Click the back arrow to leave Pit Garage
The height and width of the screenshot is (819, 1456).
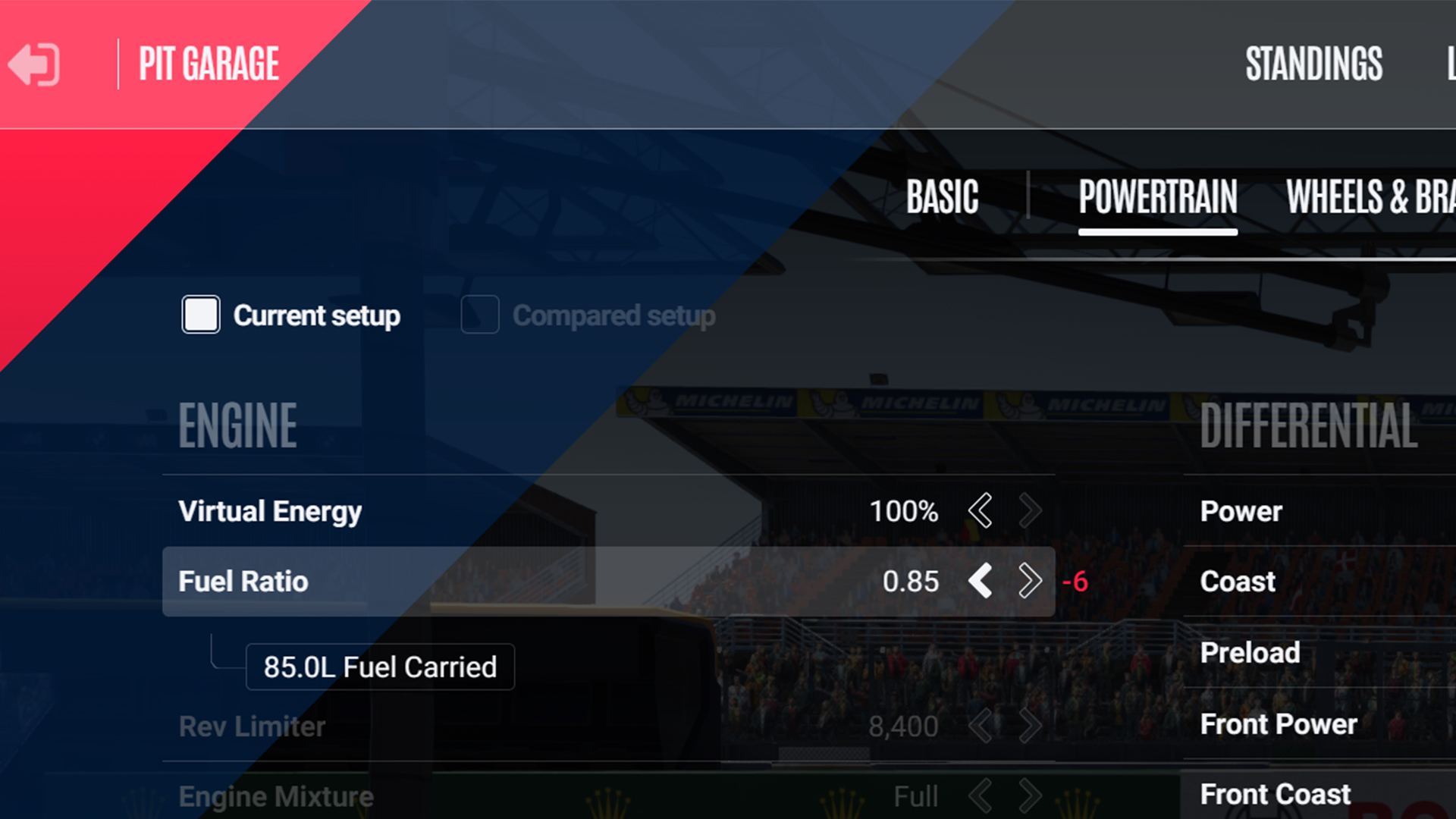(x=33, y=64)
